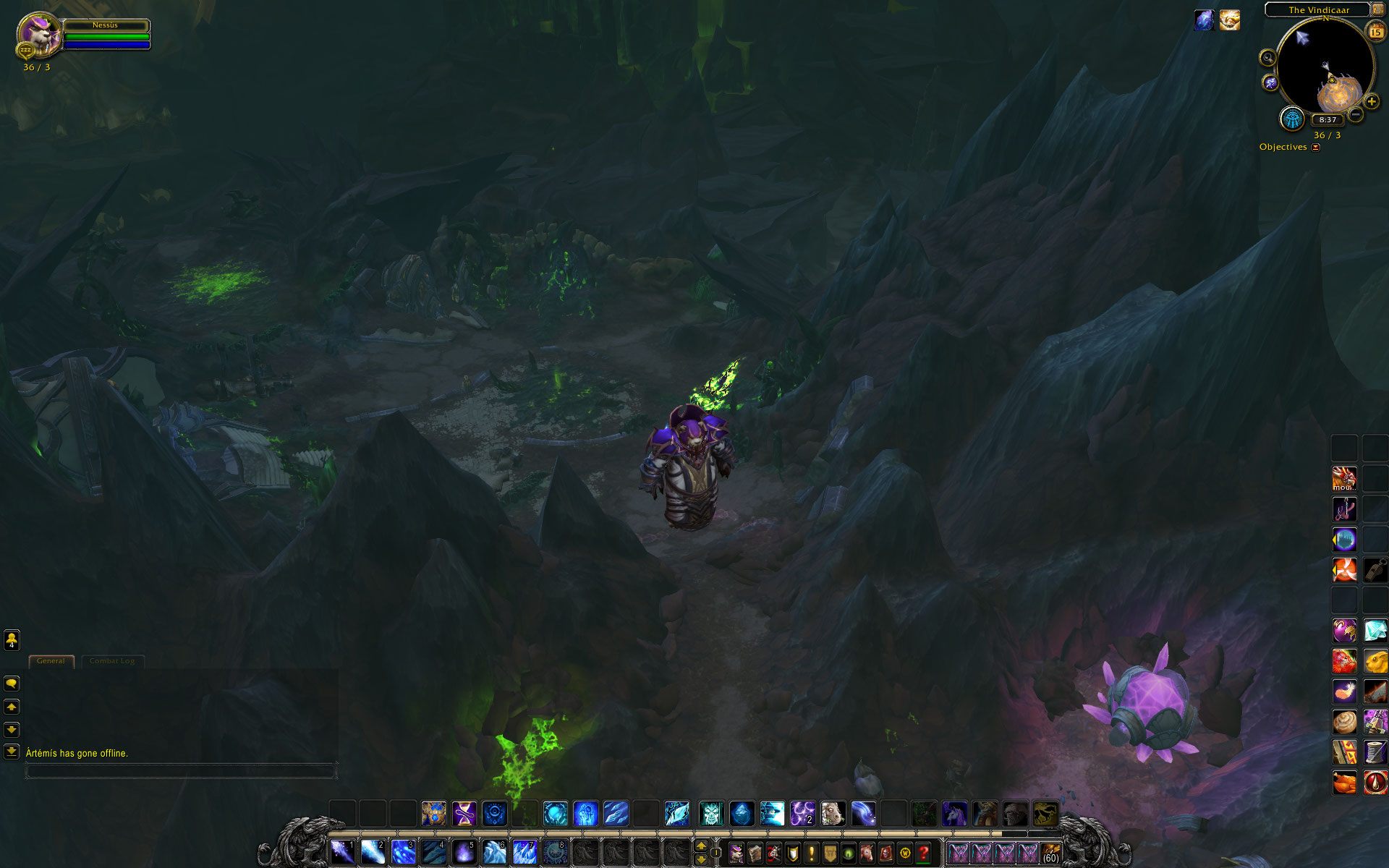
Task: Select the General chat tab
Action: (51, 661)
